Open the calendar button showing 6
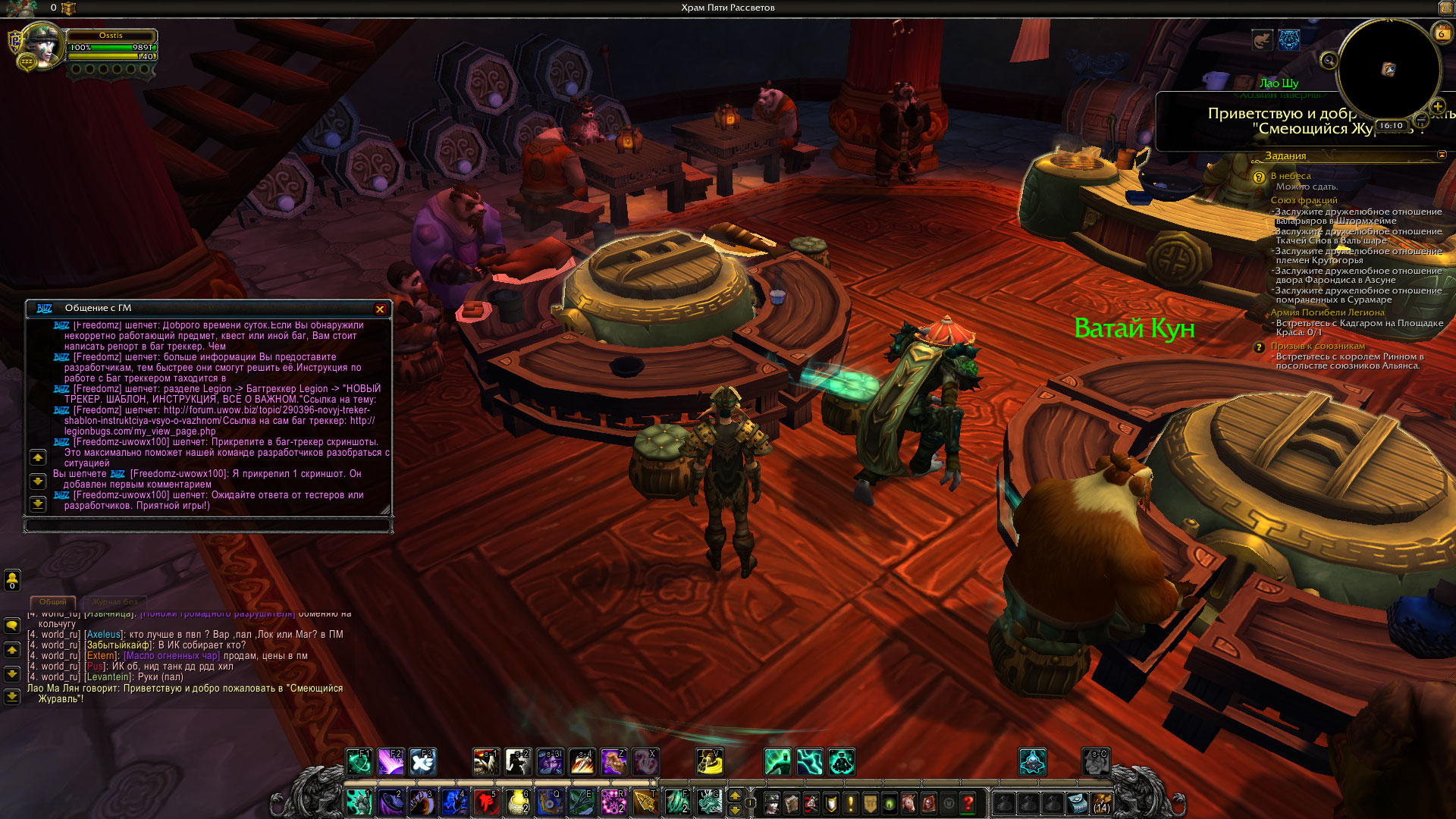The width and height of the screenshot is (1456, 819). pyautogui.click(x=1441, y=33)
